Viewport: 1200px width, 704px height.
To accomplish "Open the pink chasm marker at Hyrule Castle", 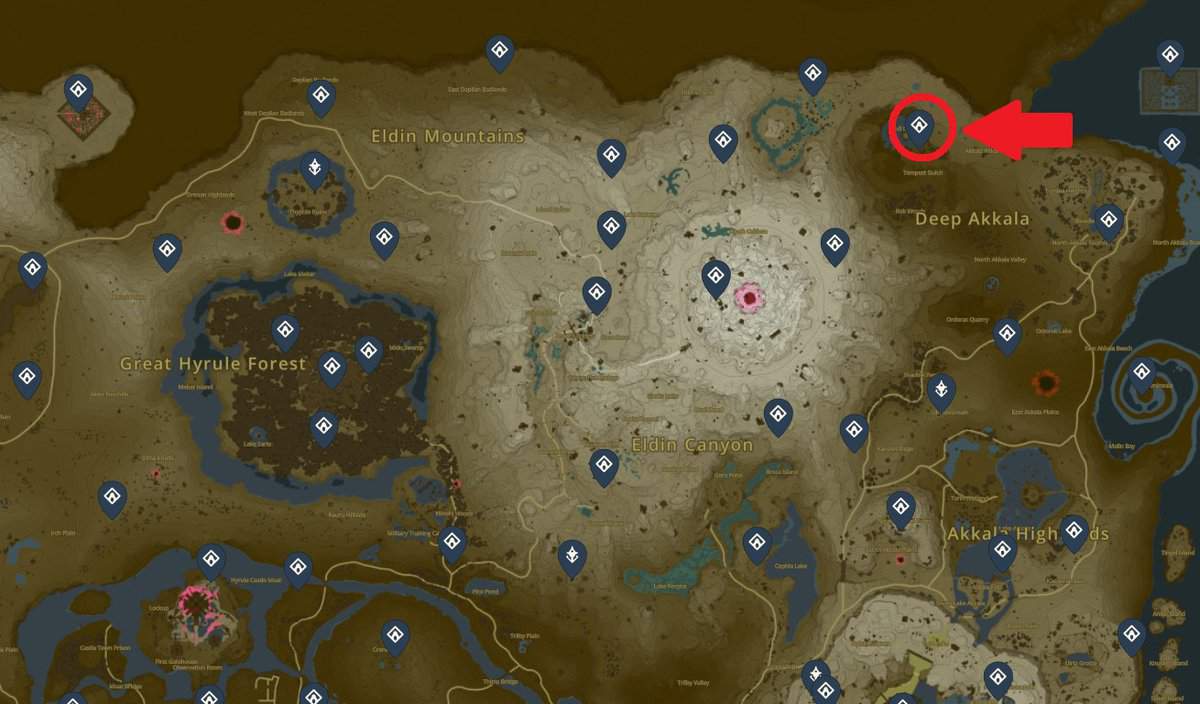I will 196,602.
